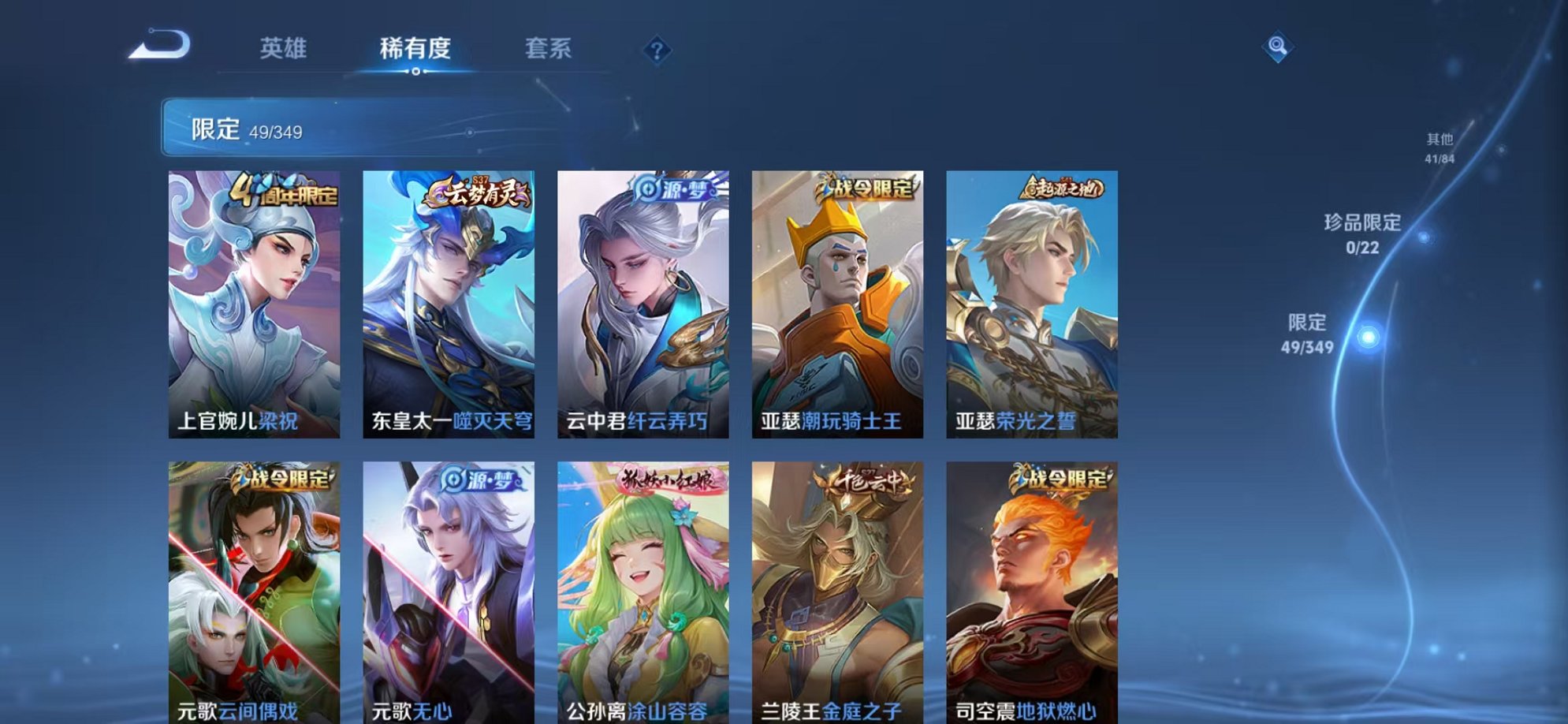
Task: Open the help question mark icon
Action: point(658,50)
